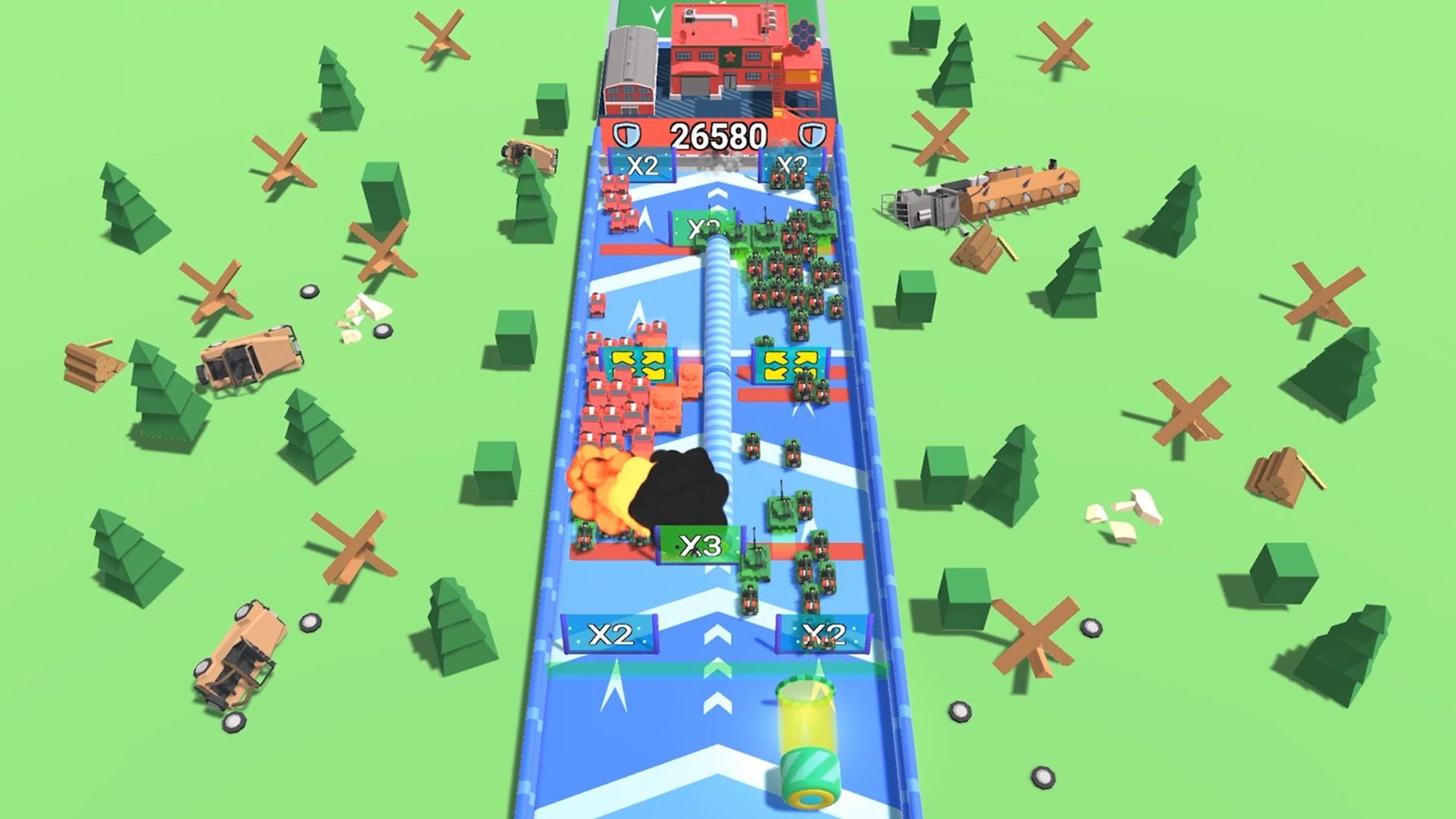Click the left shield icon on the red banner
This screenshot has width=1456, height=819.
pos(626,135)
